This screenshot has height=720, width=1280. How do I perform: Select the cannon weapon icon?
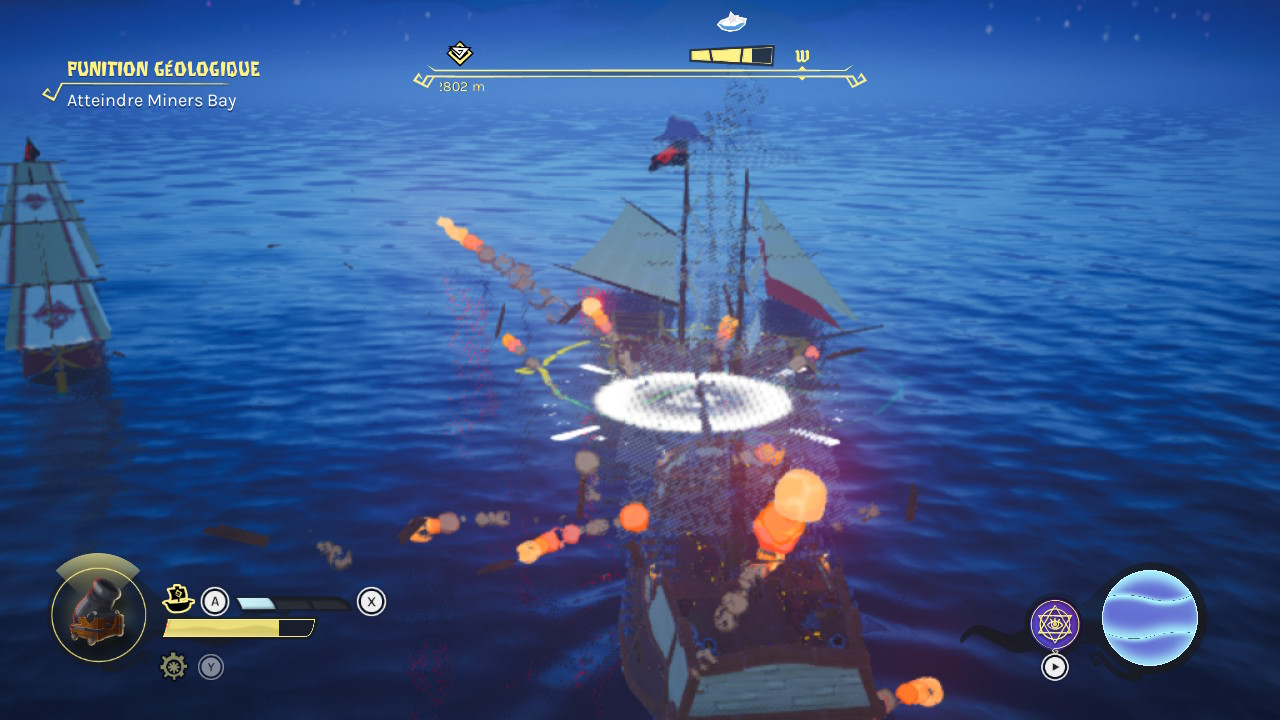98,614
